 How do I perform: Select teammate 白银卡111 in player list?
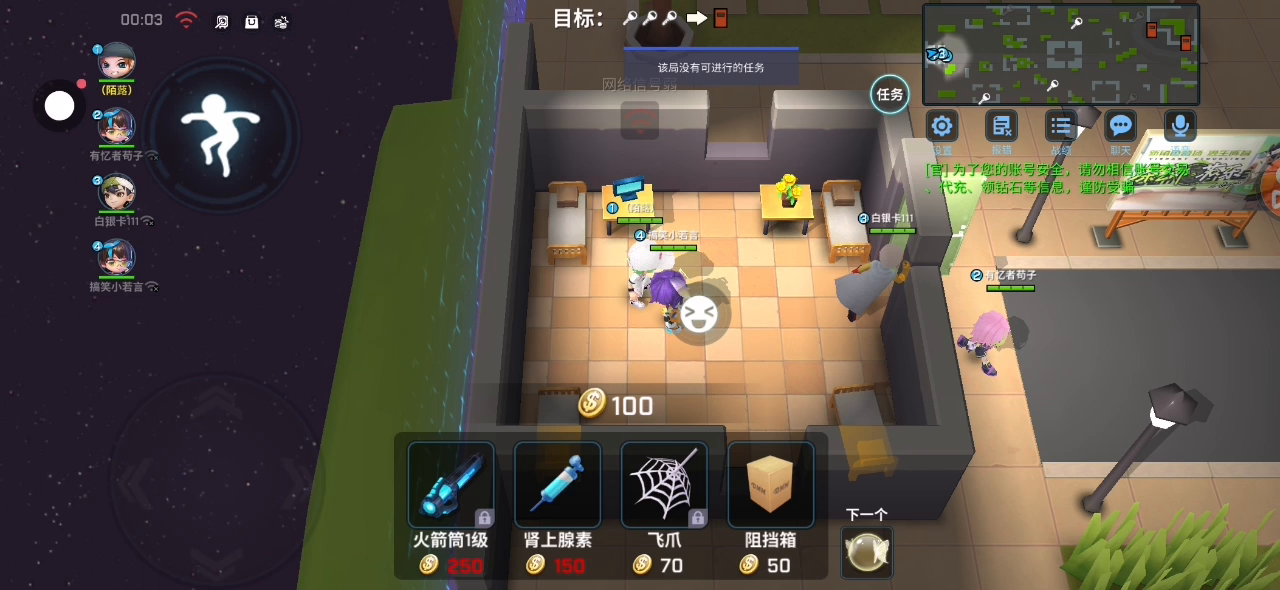(116, 193)
